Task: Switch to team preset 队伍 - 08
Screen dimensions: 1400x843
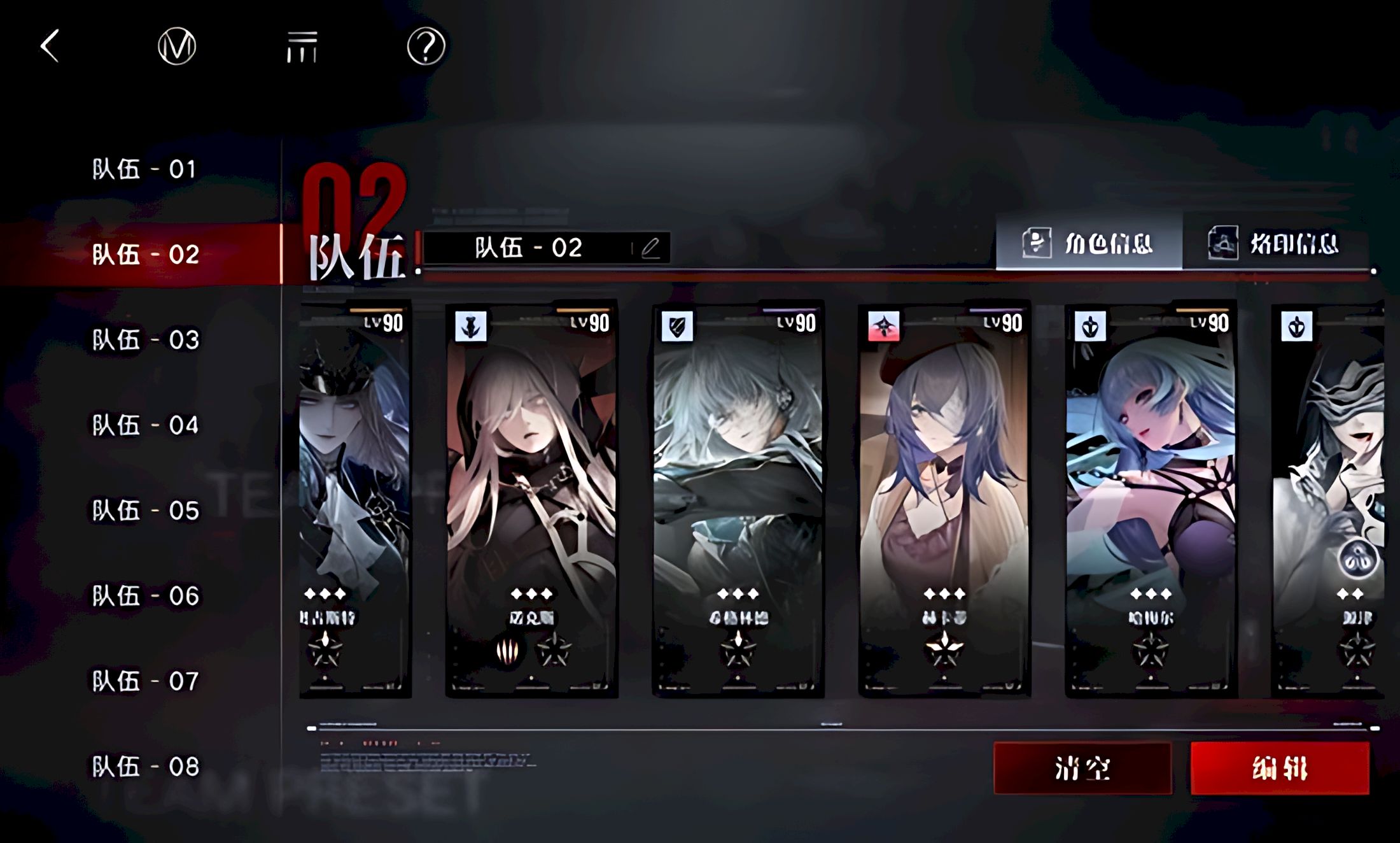Action: point(145,767)
